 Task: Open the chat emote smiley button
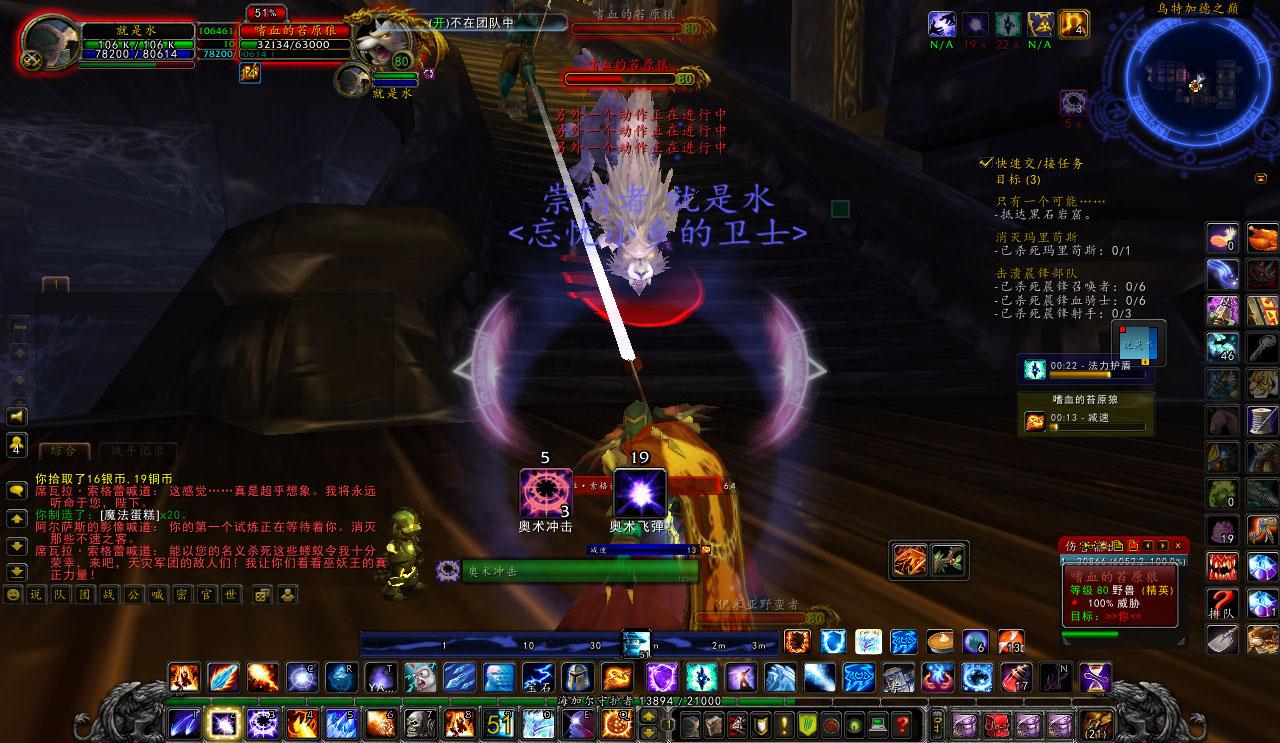(x=13, y=595)
